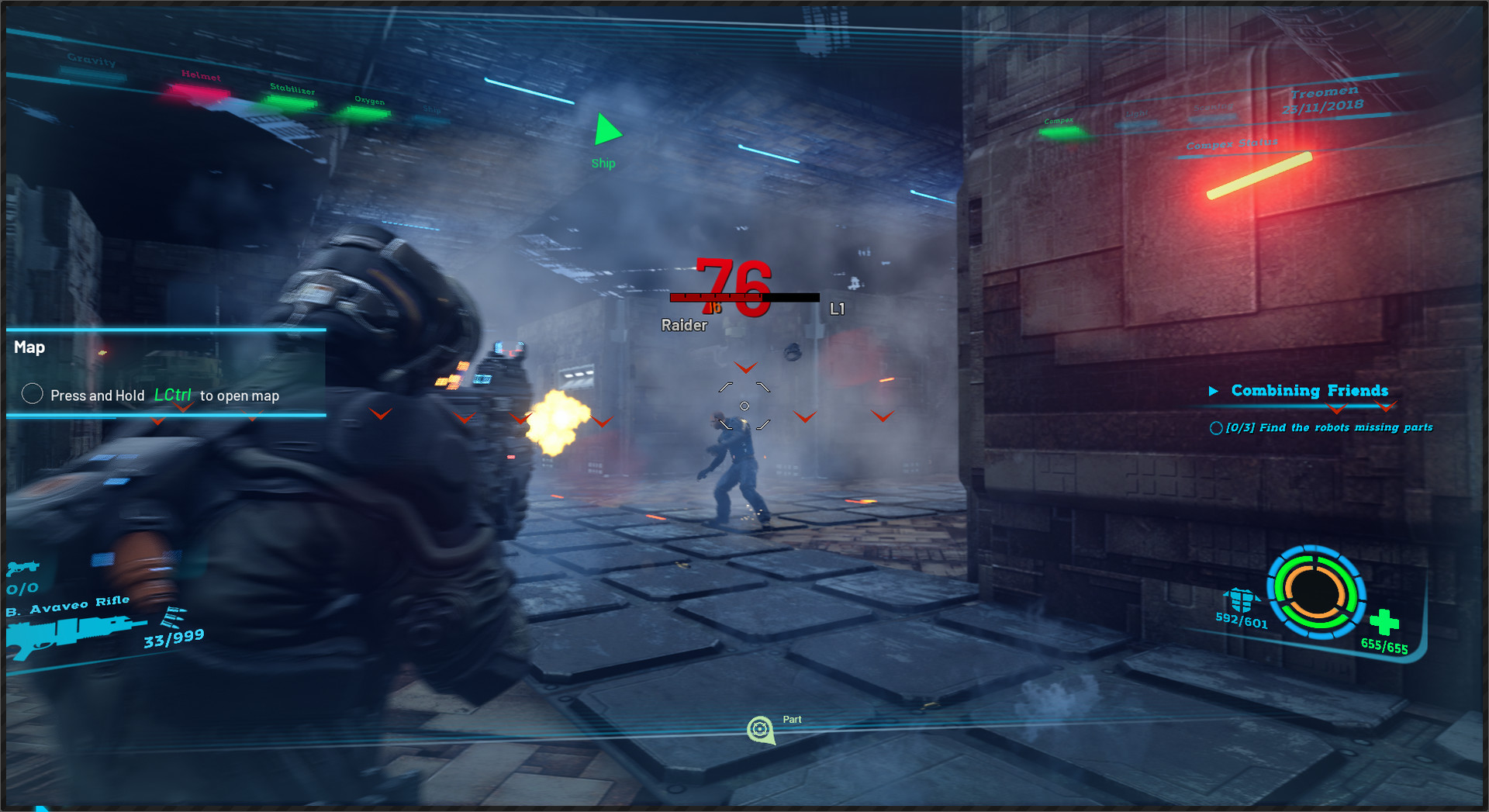Image resolution: width=1489 pixels, height=812 pixels.
Task: Toggle the Oxygen status indicator
Action: pos(368,112)
